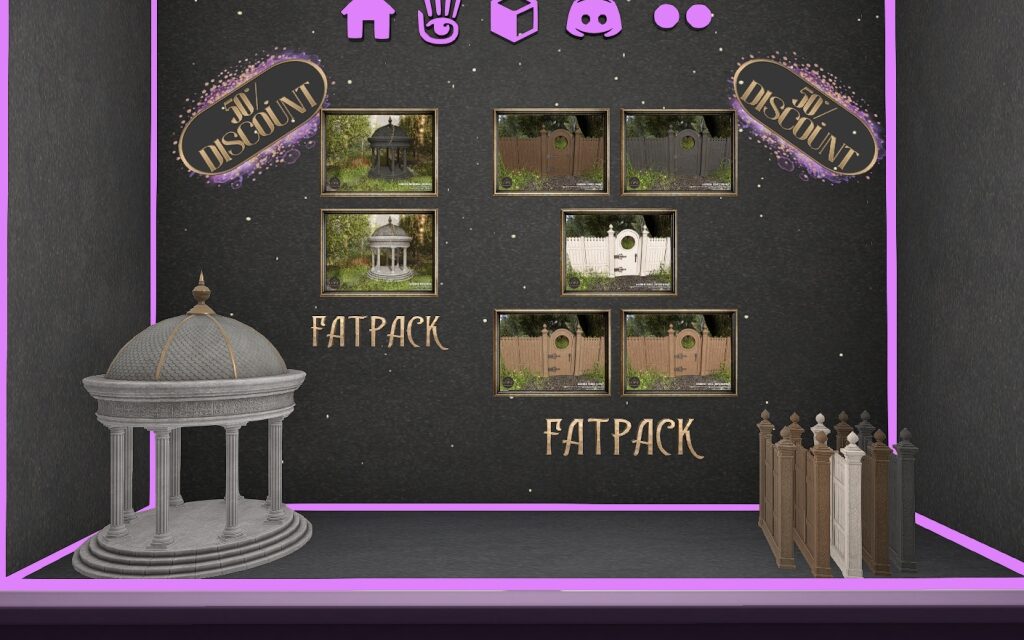The height and width of the screenshot is (640, 1024).
Task: Click the purple home icon
Action: tap(367, 17)
